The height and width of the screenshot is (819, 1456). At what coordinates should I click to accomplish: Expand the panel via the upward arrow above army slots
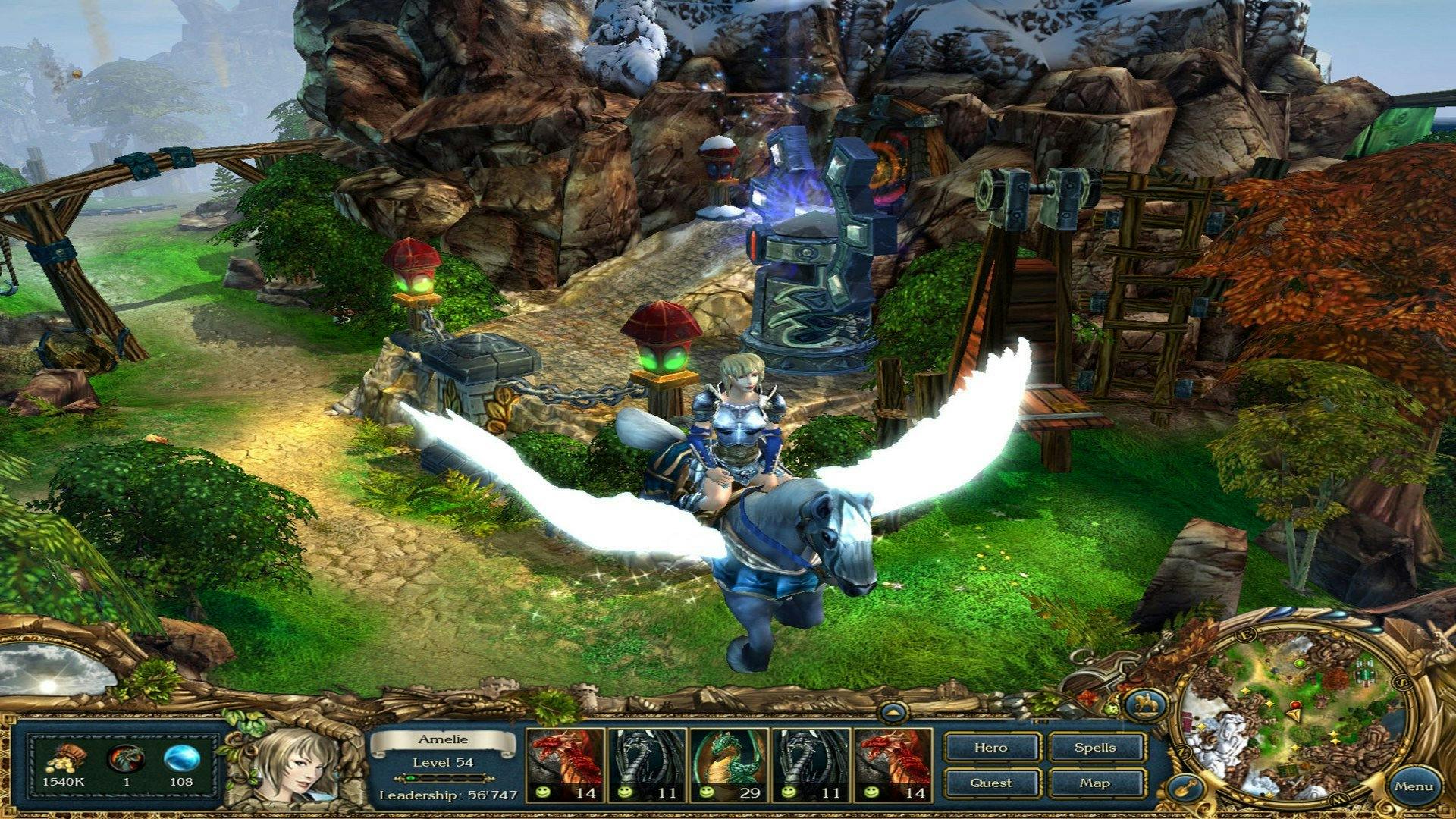[893, 711]
